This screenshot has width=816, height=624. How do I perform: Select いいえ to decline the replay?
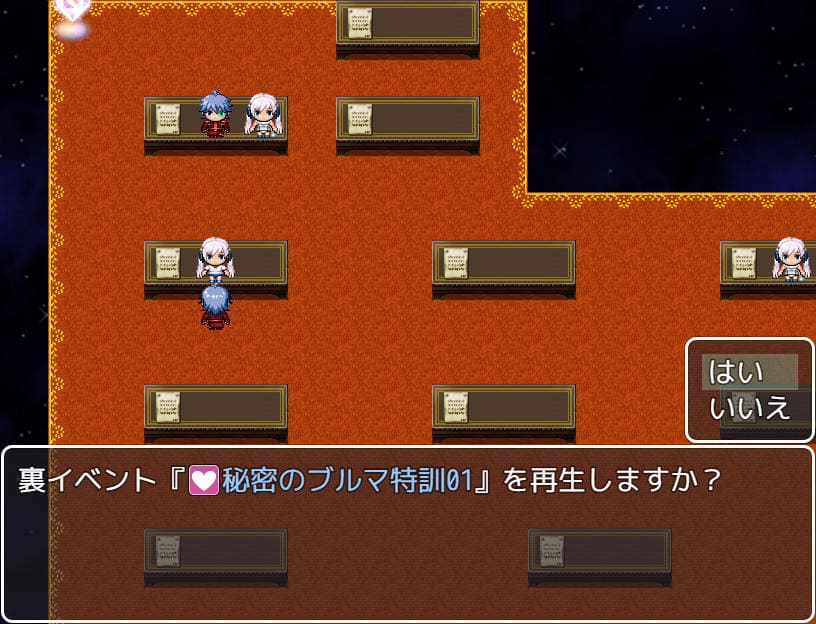(748, 407)
